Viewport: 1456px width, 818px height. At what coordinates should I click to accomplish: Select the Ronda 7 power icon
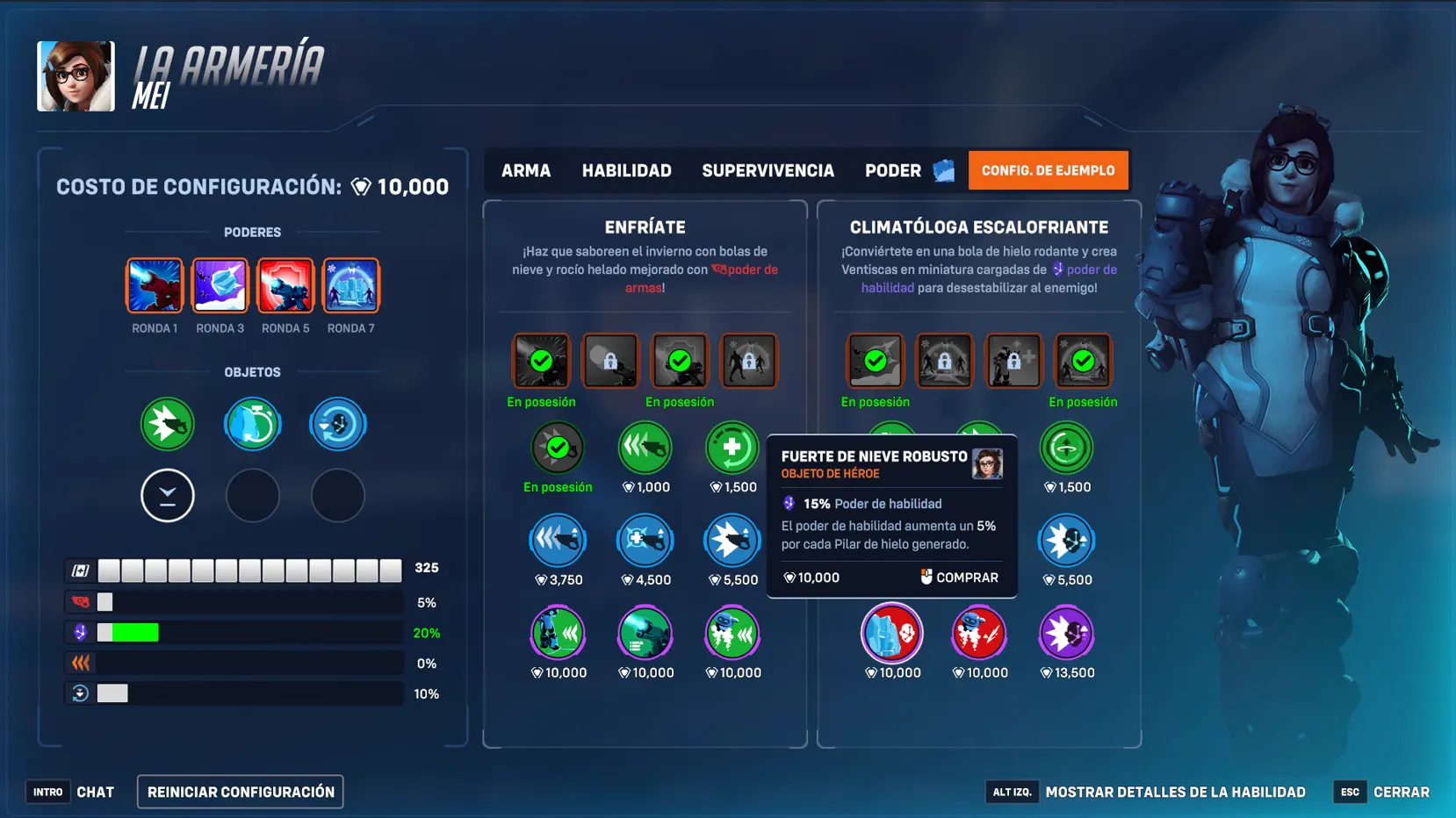coord(350,285)
